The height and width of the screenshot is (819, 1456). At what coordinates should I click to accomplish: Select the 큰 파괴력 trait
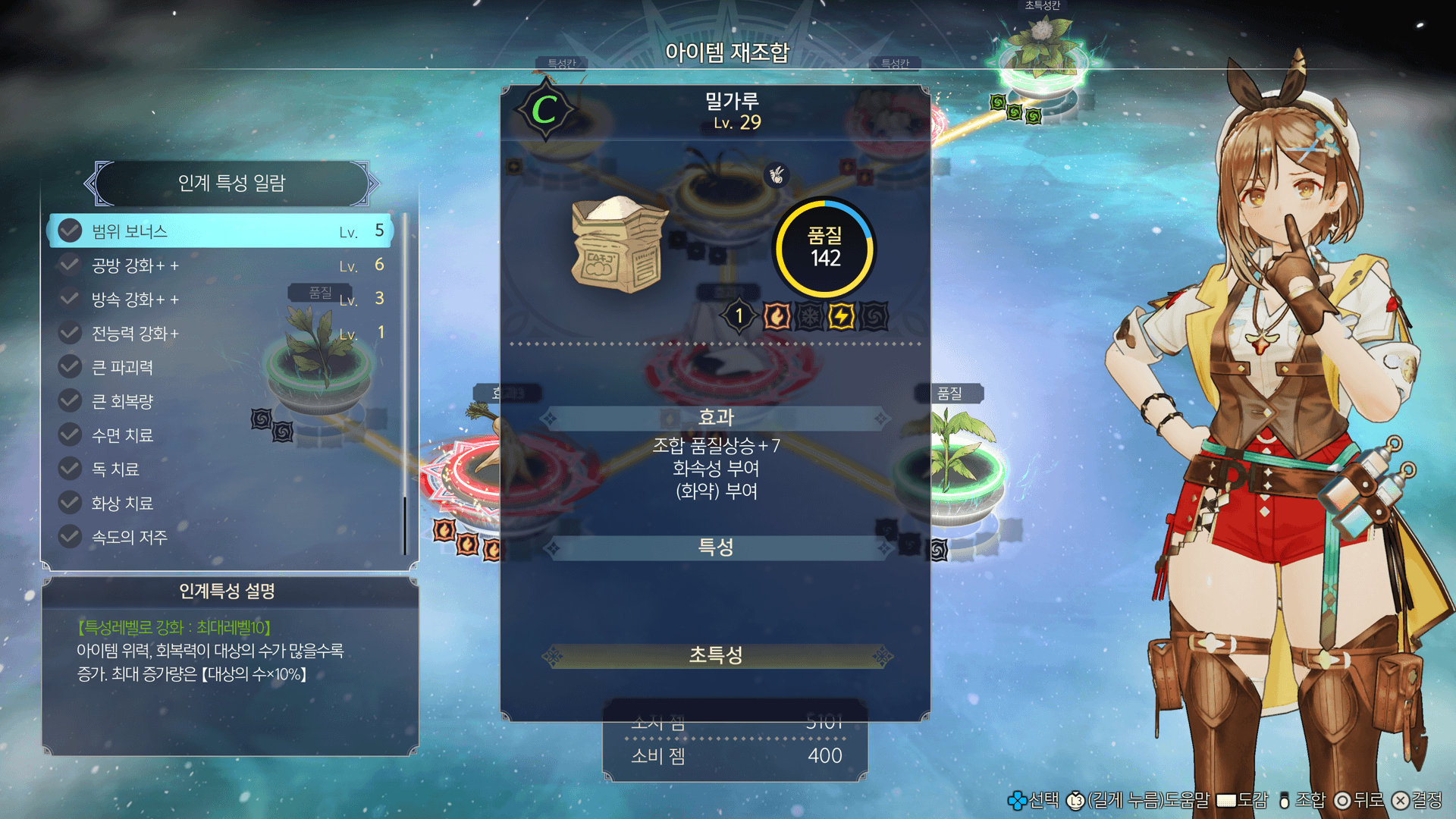[220, 368]
